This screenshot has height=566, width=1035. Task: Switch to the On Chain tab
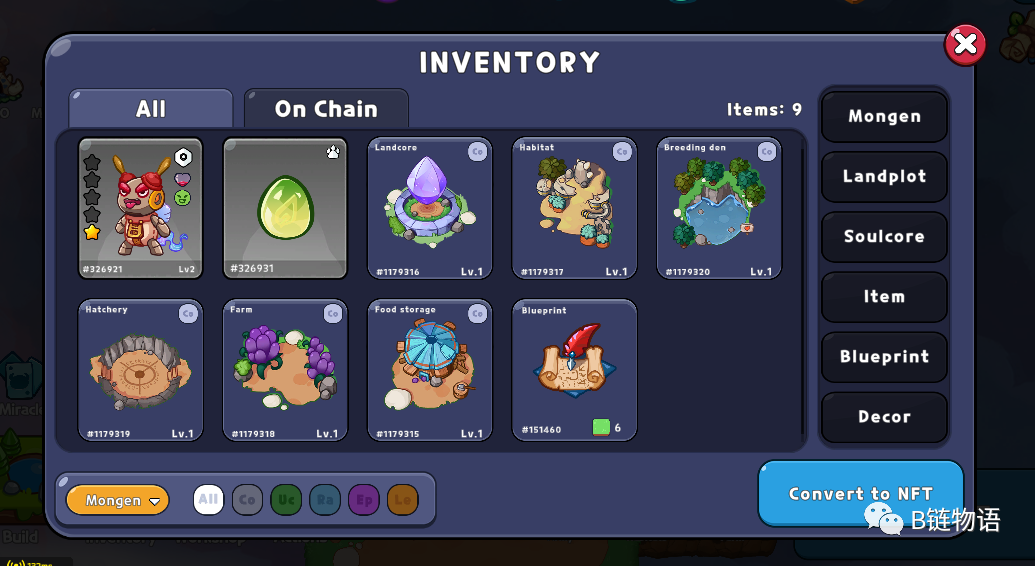point(326,109)
